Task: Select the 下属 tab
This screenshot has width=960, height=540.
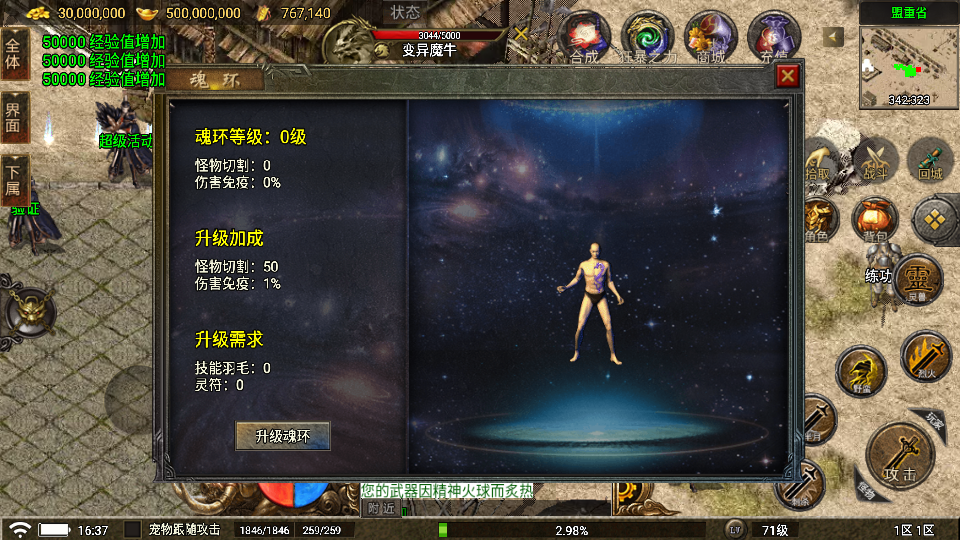Action: 14,180
